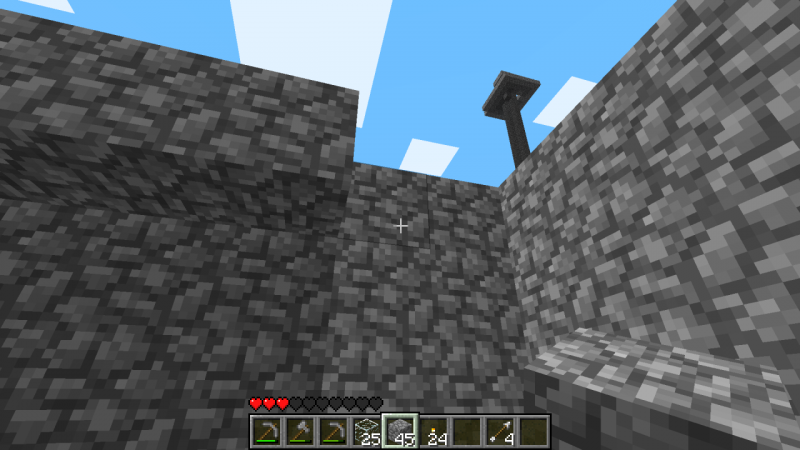This screenshot has width=800, height=450.
Task: Select the cobblestone stack of 45
Action: click(x=399, y=431)
